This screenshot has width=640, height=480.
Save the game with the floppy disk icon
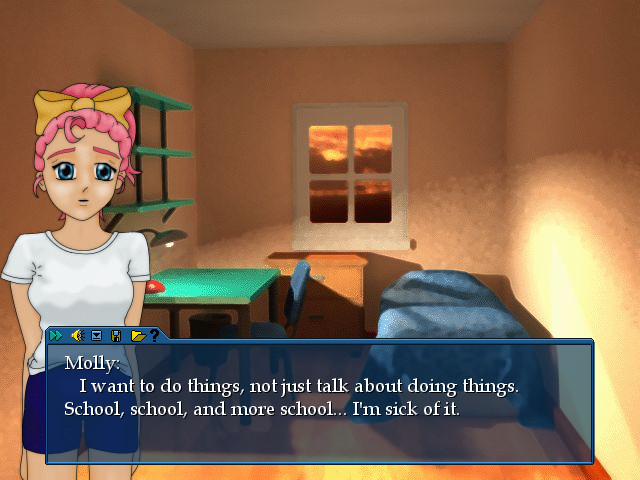click(x=116, y=335)
